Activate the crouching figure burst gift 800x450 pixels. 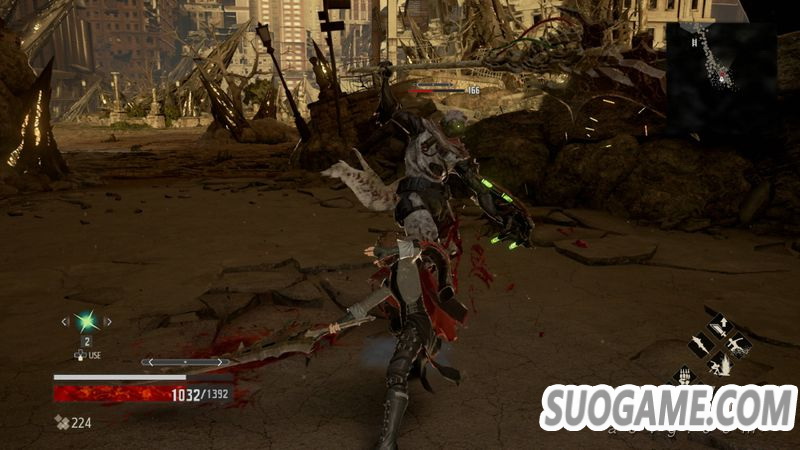[719, 364]
